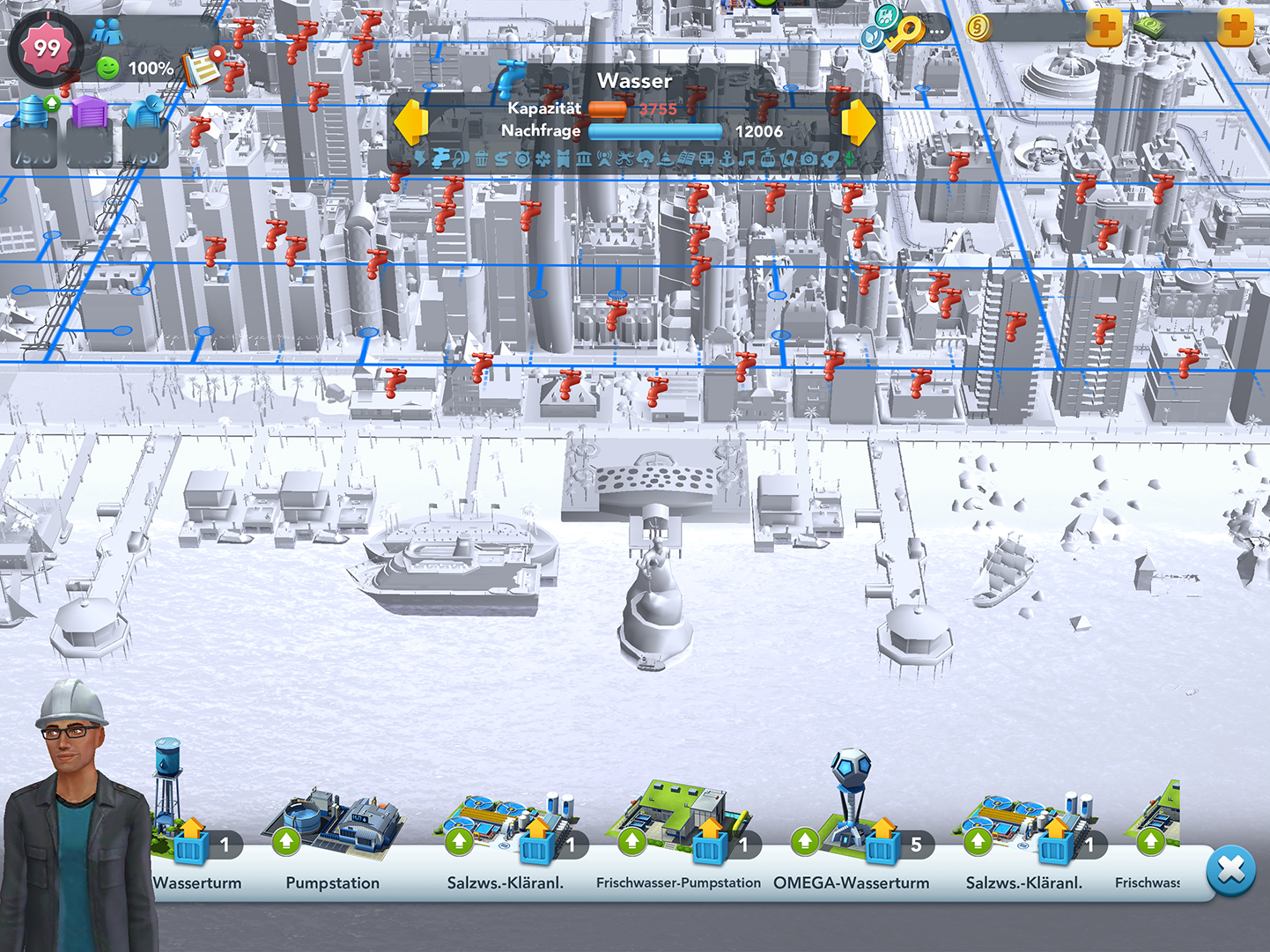1270x952 pixels.
Task: Close the water building menu
Action: [1230, 870]
